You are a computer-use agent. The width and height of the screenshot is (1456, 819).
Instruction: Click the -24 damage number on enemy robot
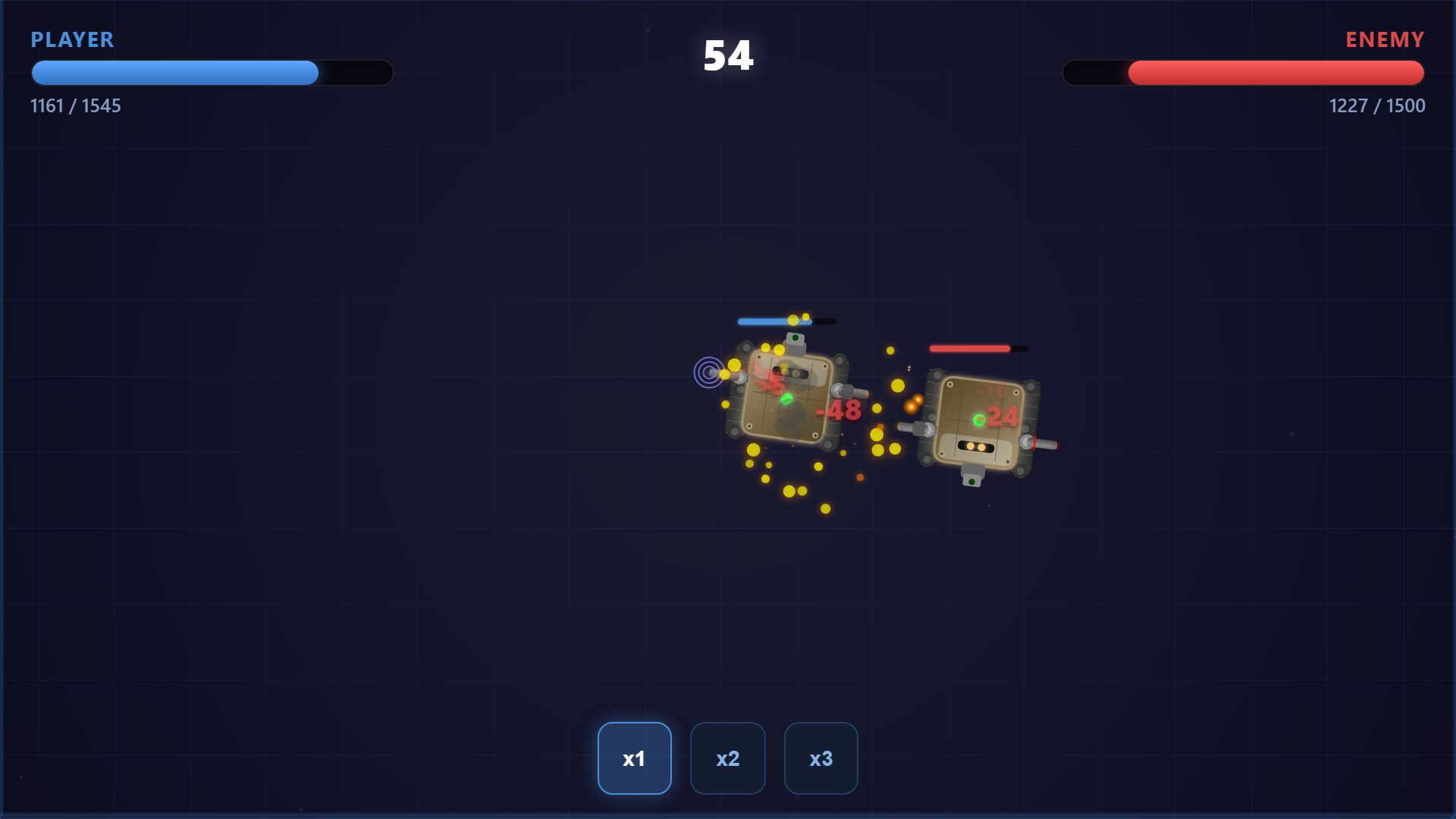1003,416
